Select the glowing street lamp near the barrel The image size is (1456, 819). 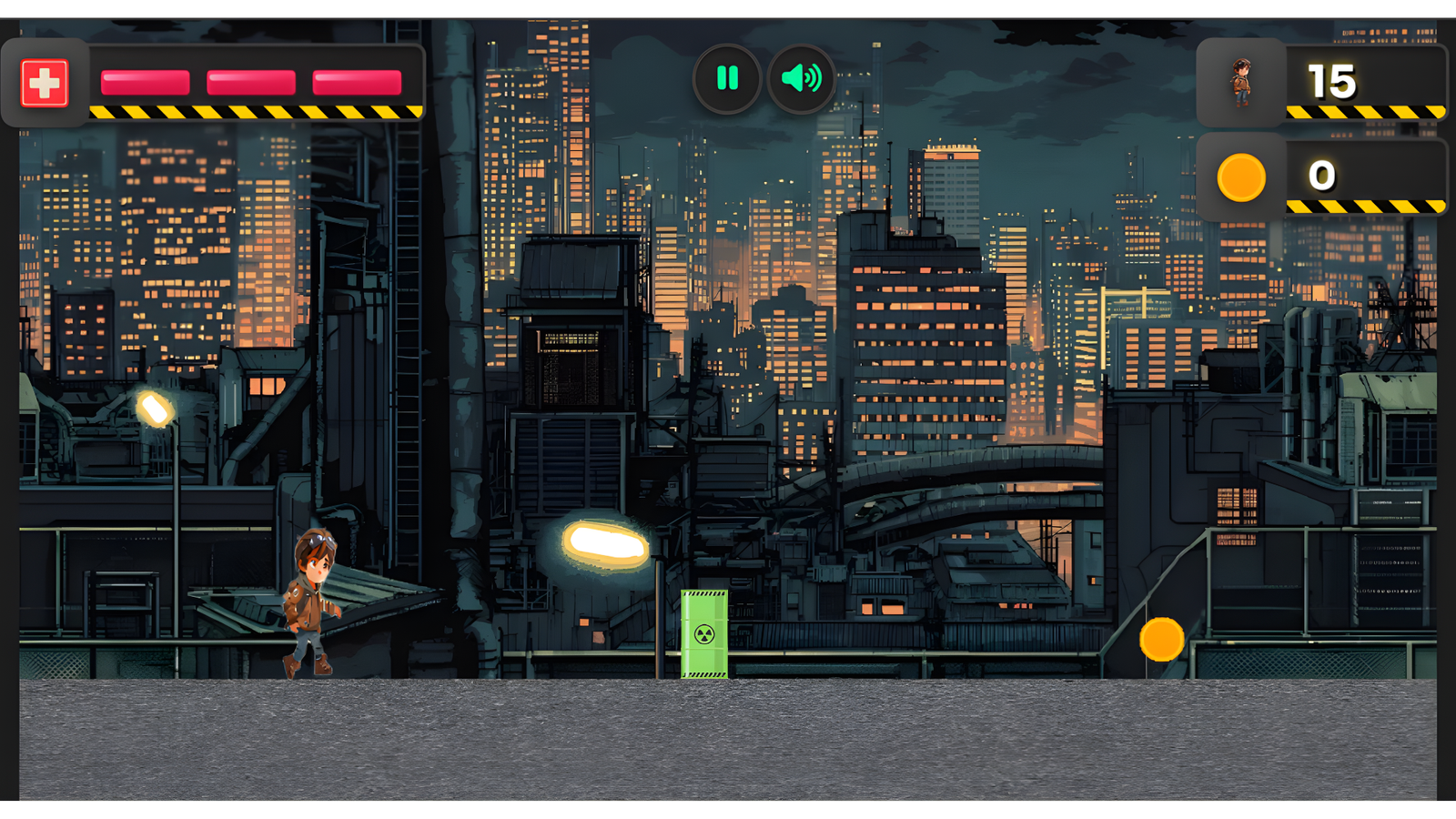pyautogui.click(x=605, y=542)
